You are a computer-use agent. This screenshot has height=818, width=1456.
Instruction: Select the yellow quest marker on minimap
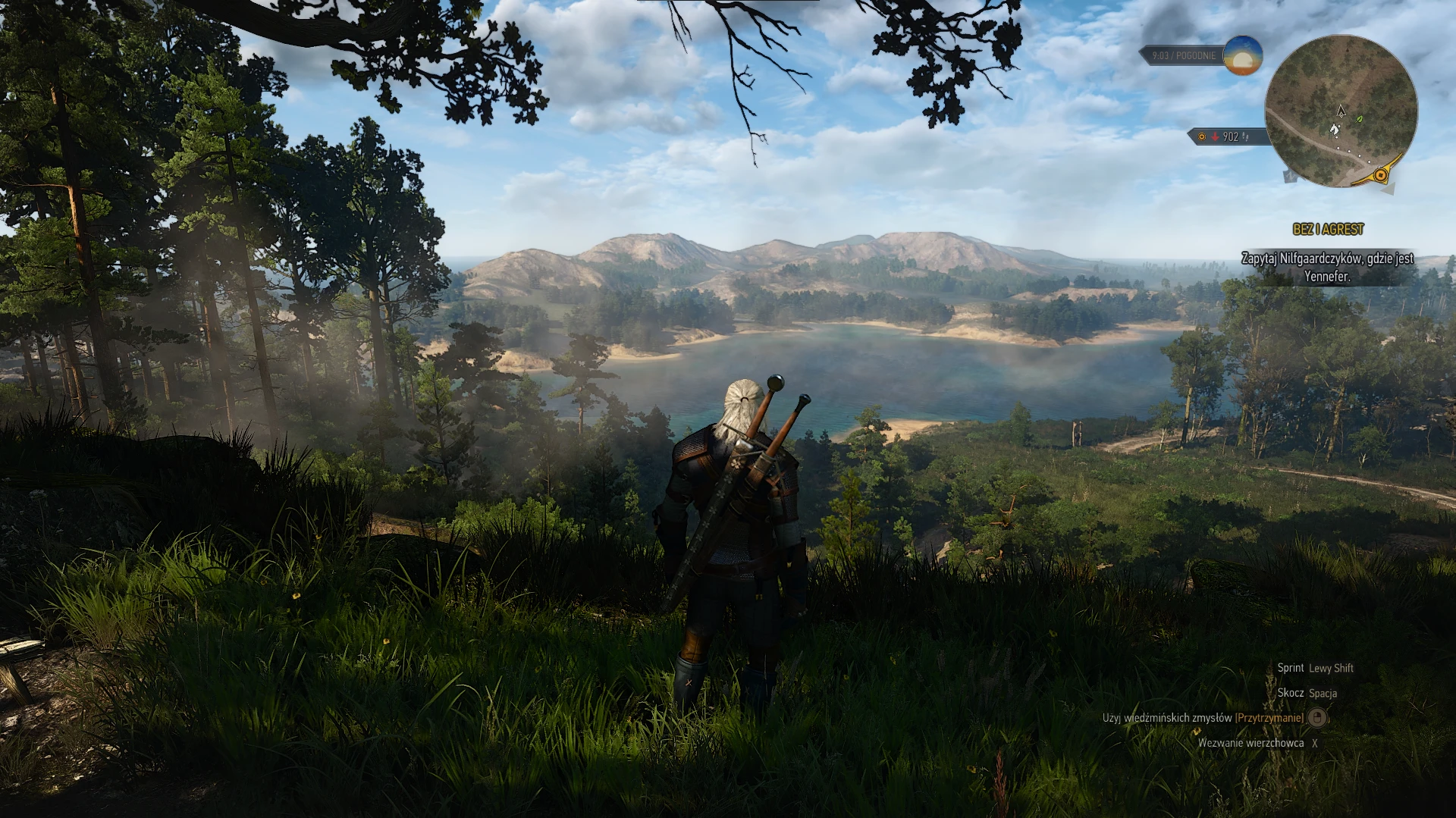pyautogui.click(x=1381, y=176)
